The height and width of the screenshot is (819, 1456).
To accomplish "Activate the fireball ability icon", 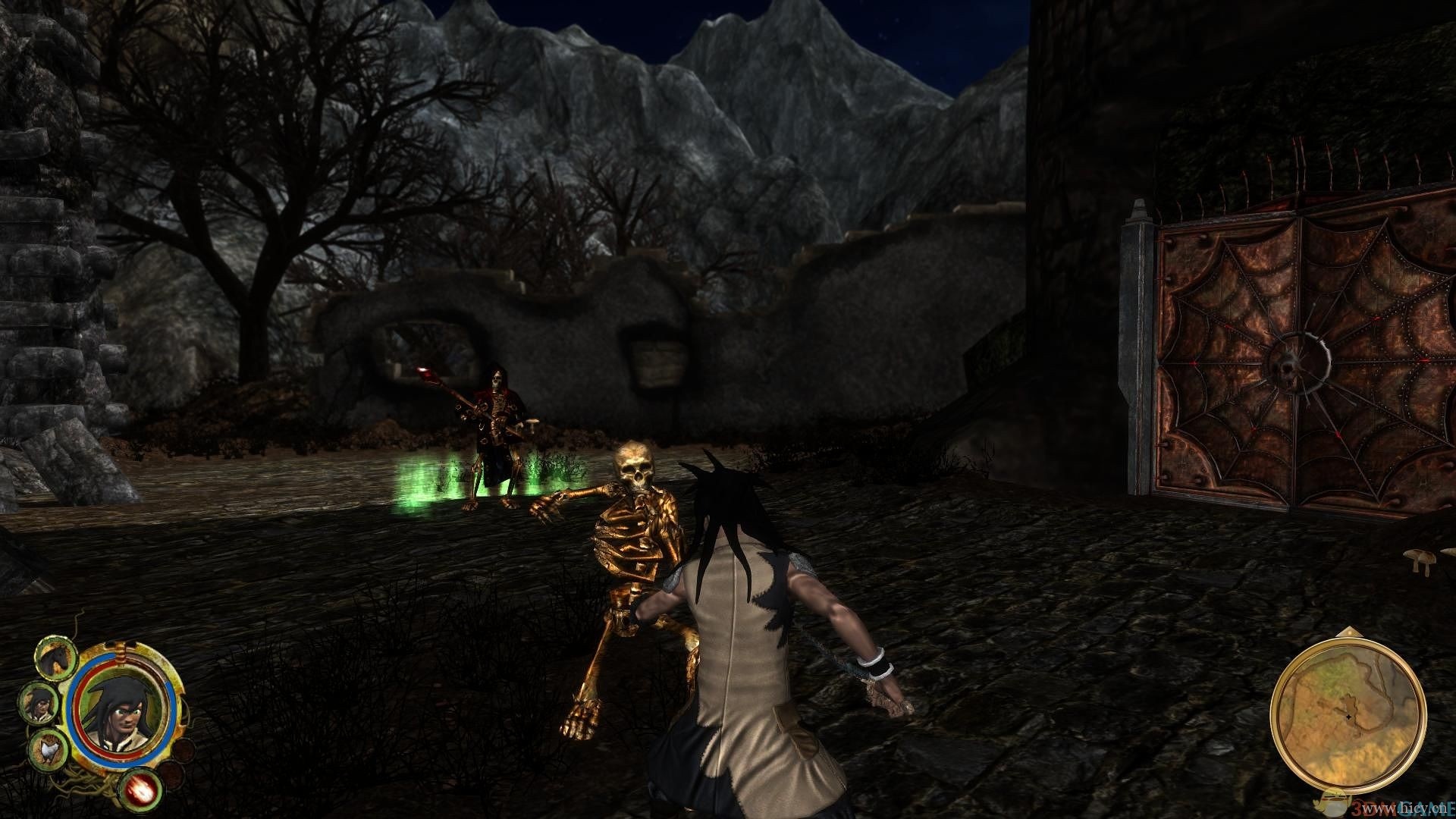I will (141, 788).
